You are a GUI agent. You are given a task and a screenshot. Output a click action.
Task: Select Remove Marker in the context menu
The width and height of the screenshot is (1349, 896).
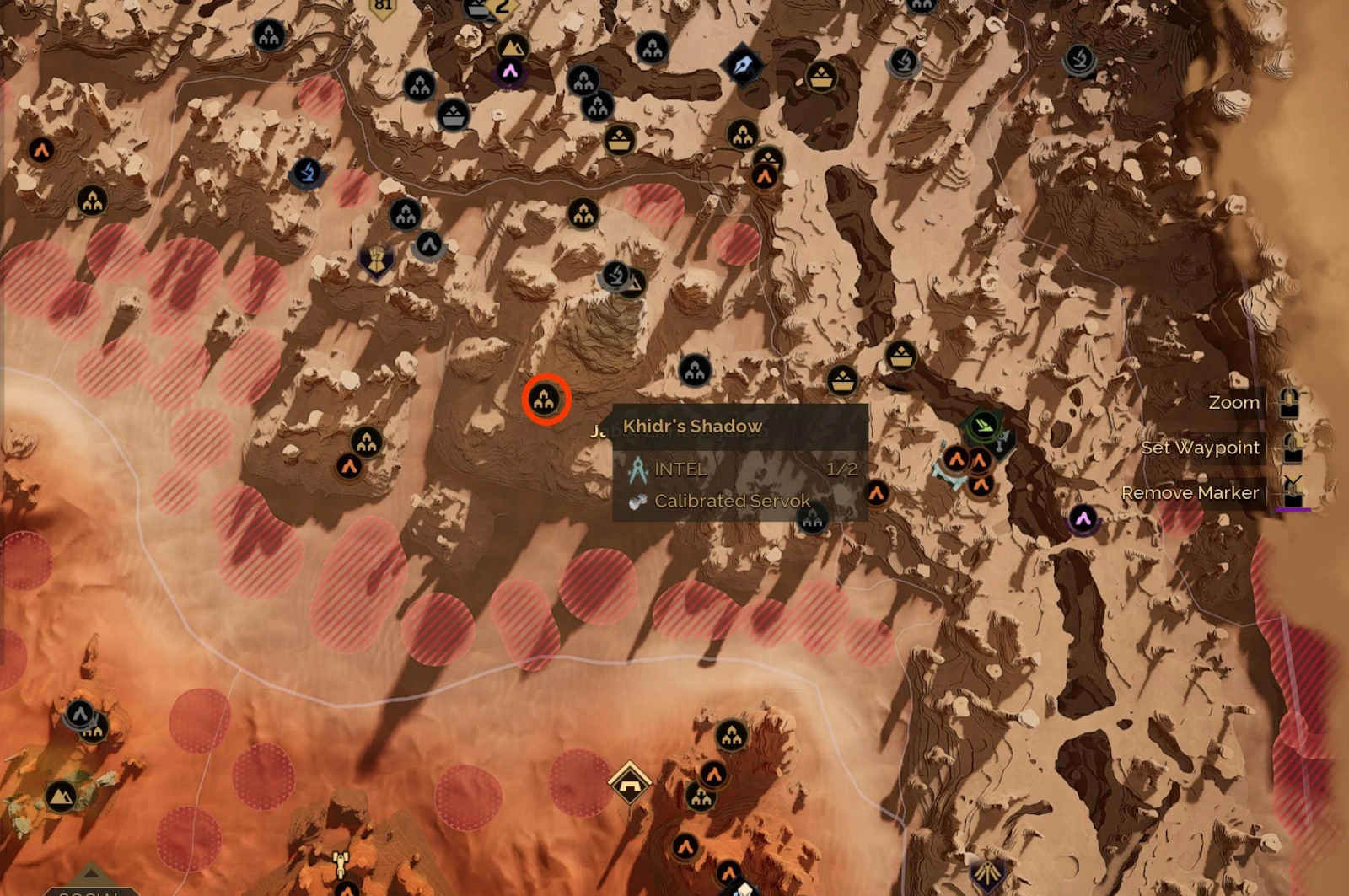pos(1190,493)
